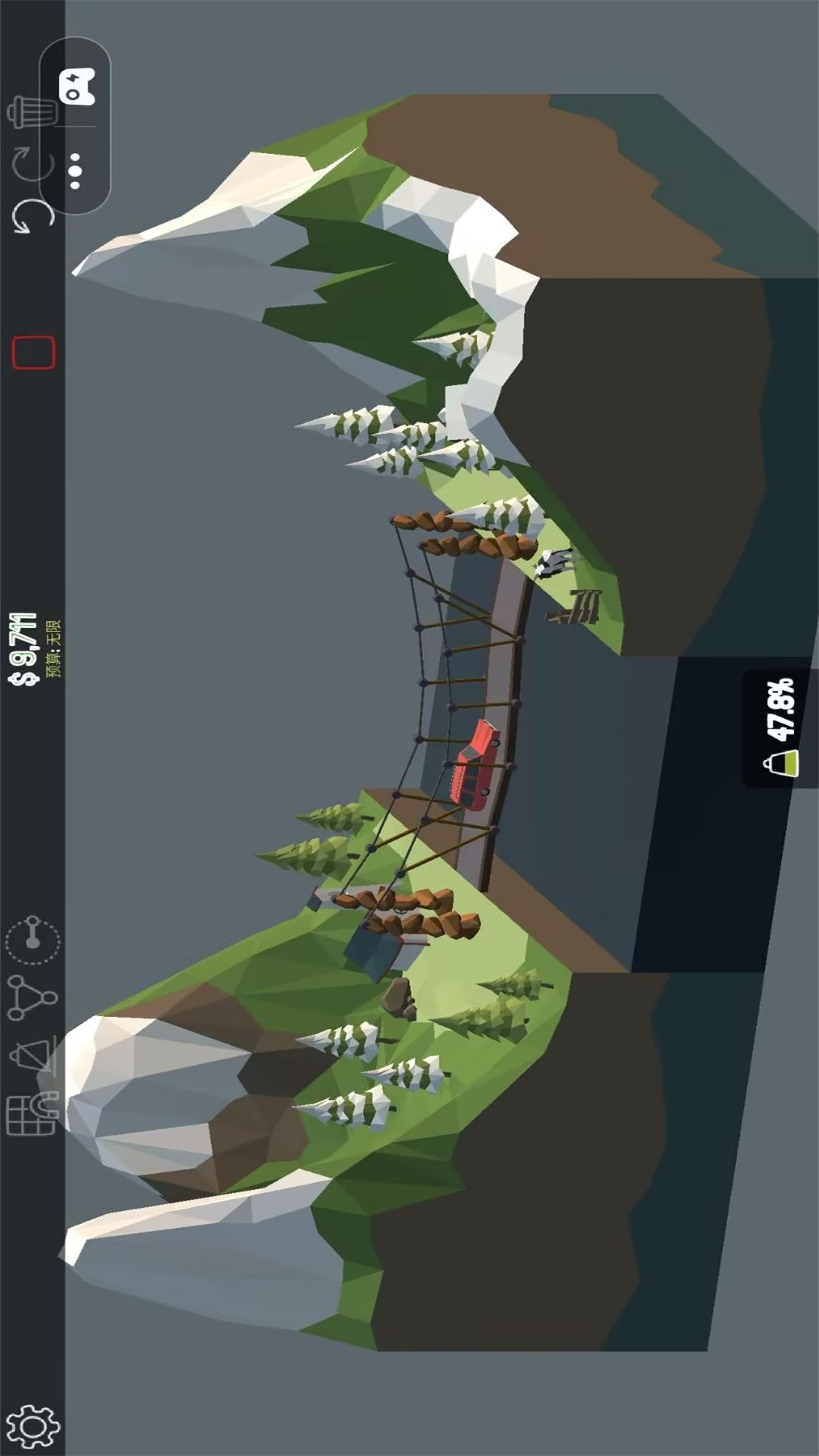Activate the dotted circle arc tool
Screen dimensions: 819x1456
(x=33, y=939)
